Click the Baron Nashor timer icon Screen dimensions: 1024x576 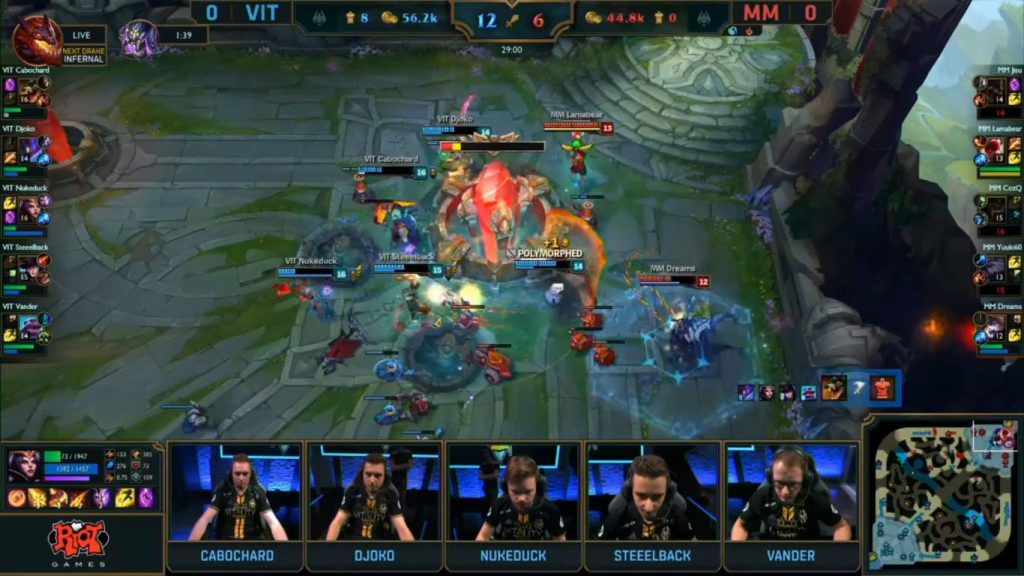tap(138, 38)
